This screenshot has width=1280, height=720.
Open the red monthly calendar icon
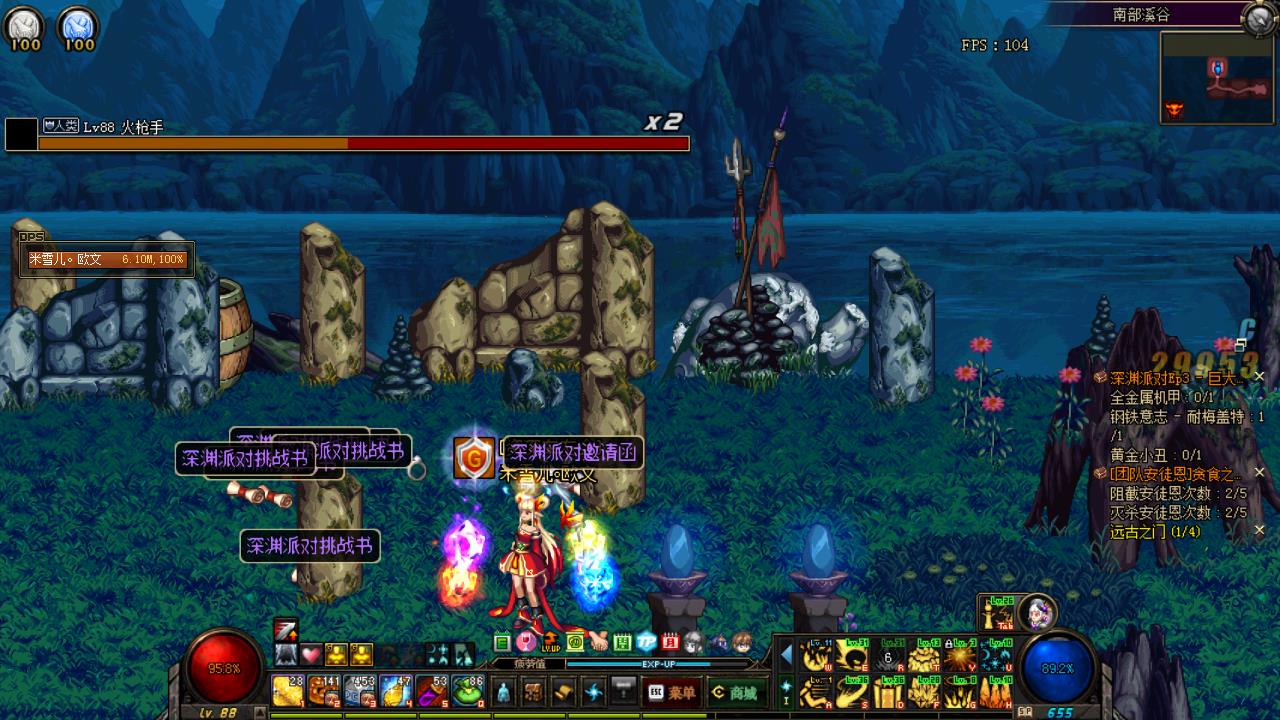[x=671, y=642]
